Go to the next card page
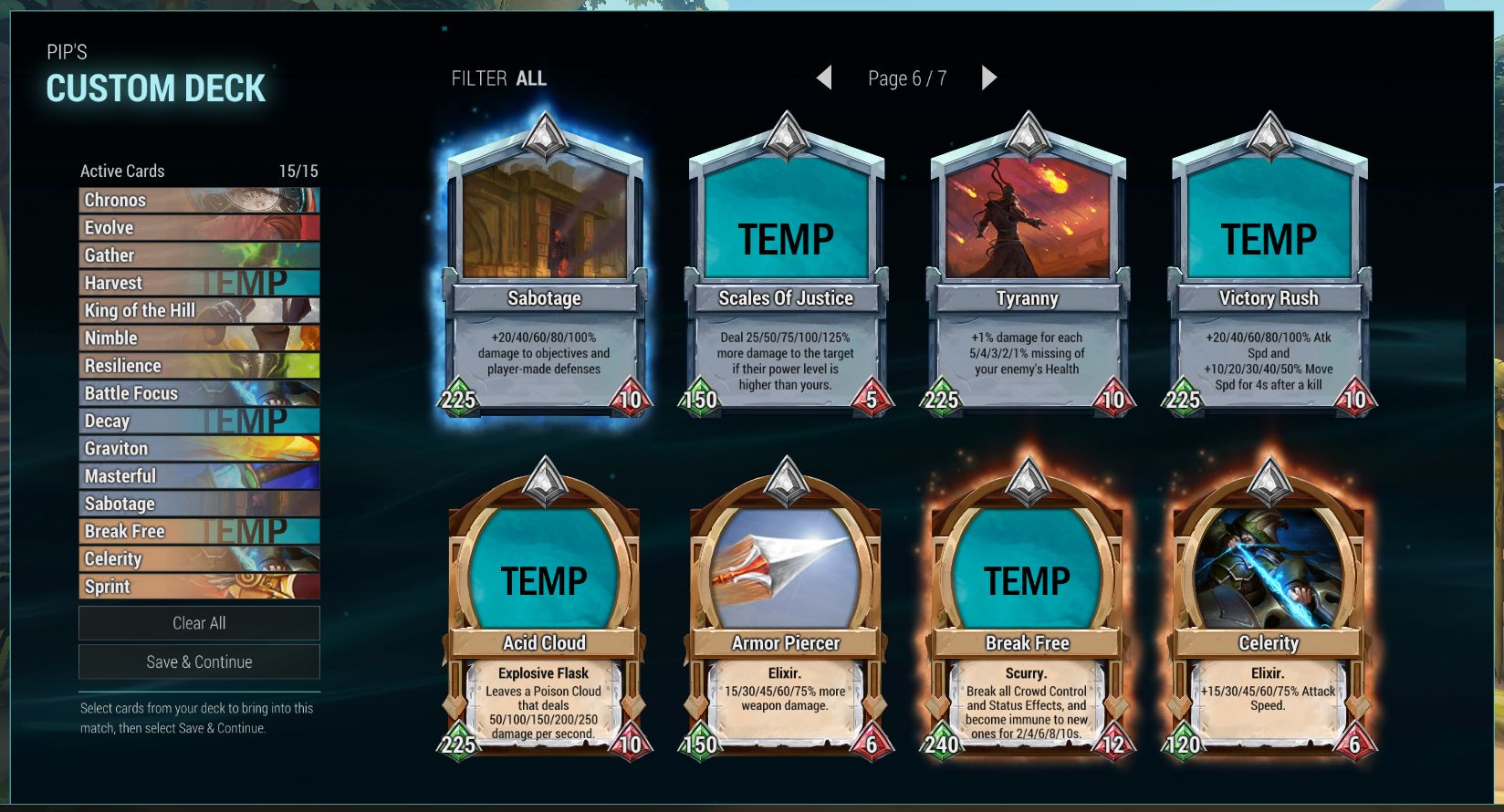Image resolution: width=1504 pixels, height=812 pixels. pos(989,78)
